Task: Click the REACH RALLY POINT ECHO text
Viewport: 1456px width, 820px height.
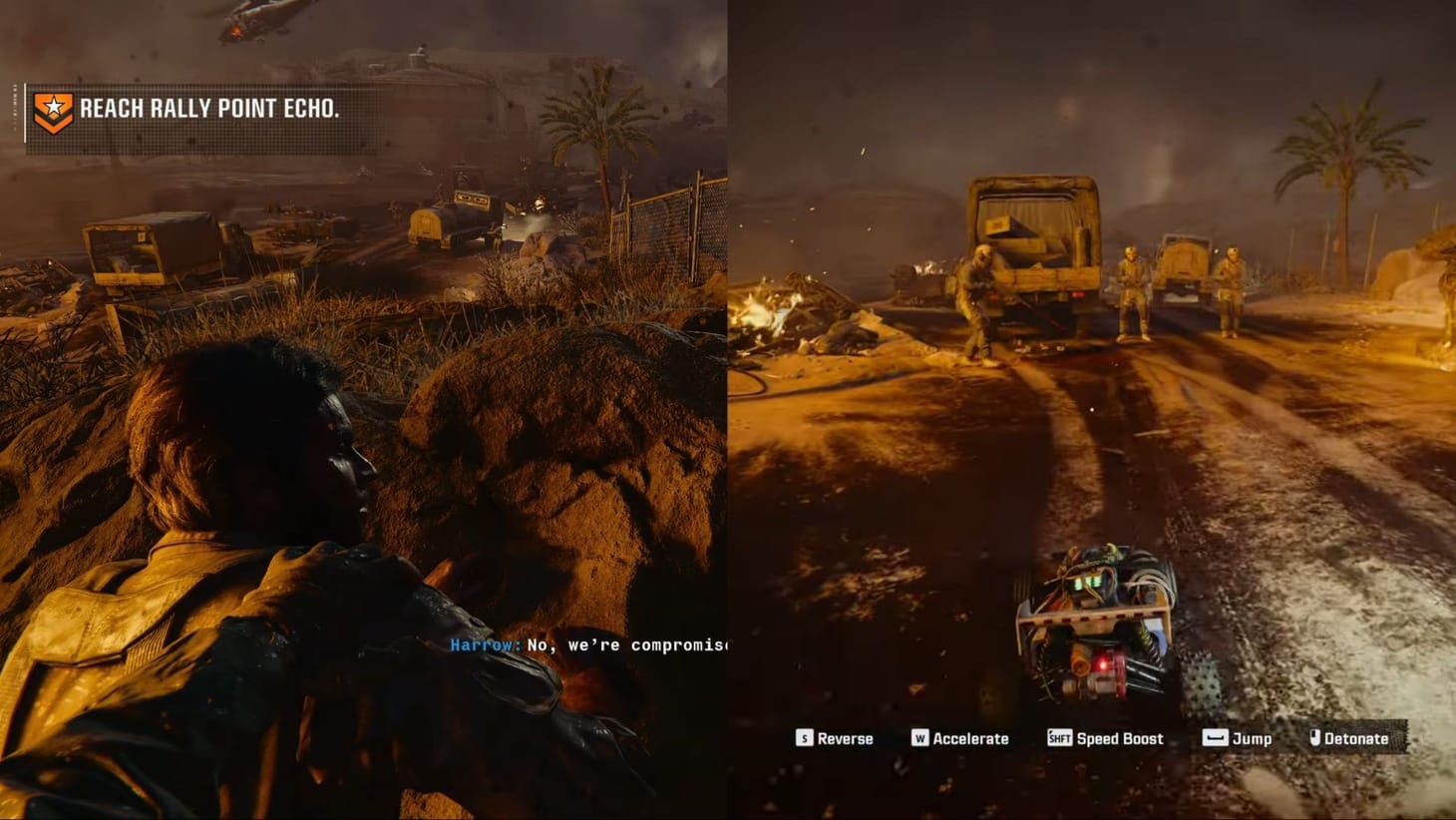Action: (211, 110)
